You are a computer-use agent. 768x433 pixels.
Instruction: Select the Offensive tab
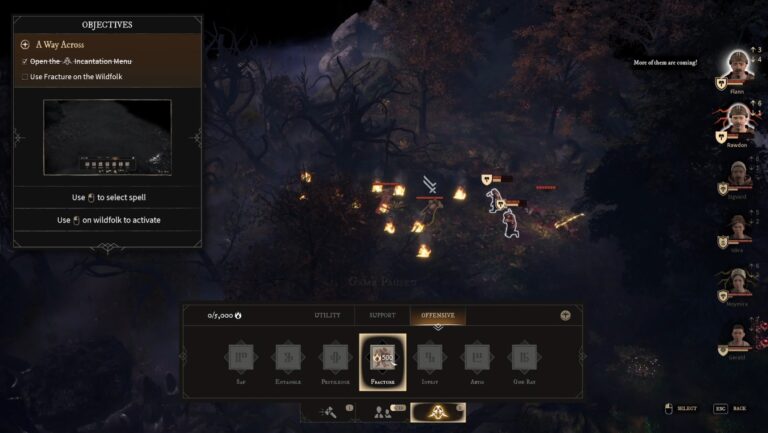(437, 315)
